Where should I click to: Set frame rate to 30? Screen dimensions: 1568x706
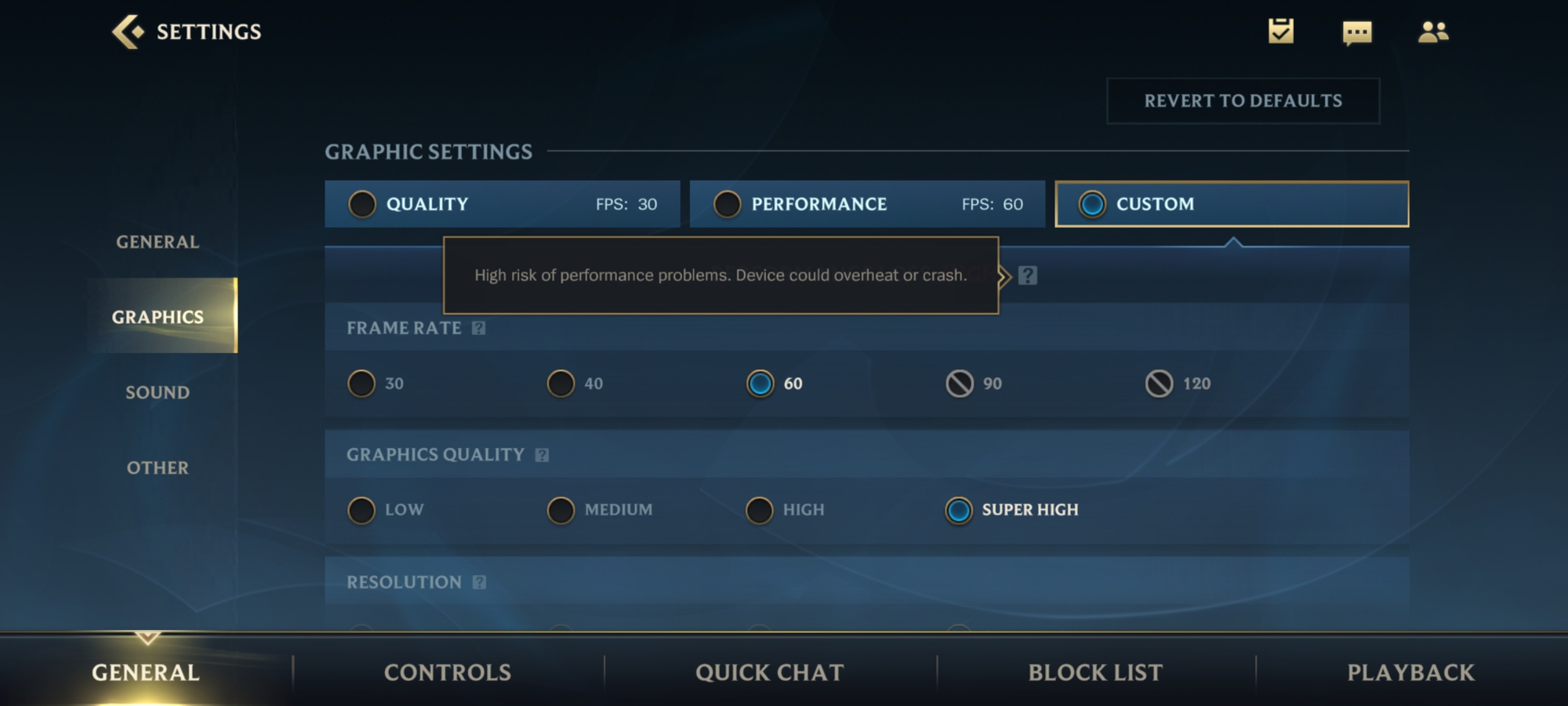coord(362,384)
